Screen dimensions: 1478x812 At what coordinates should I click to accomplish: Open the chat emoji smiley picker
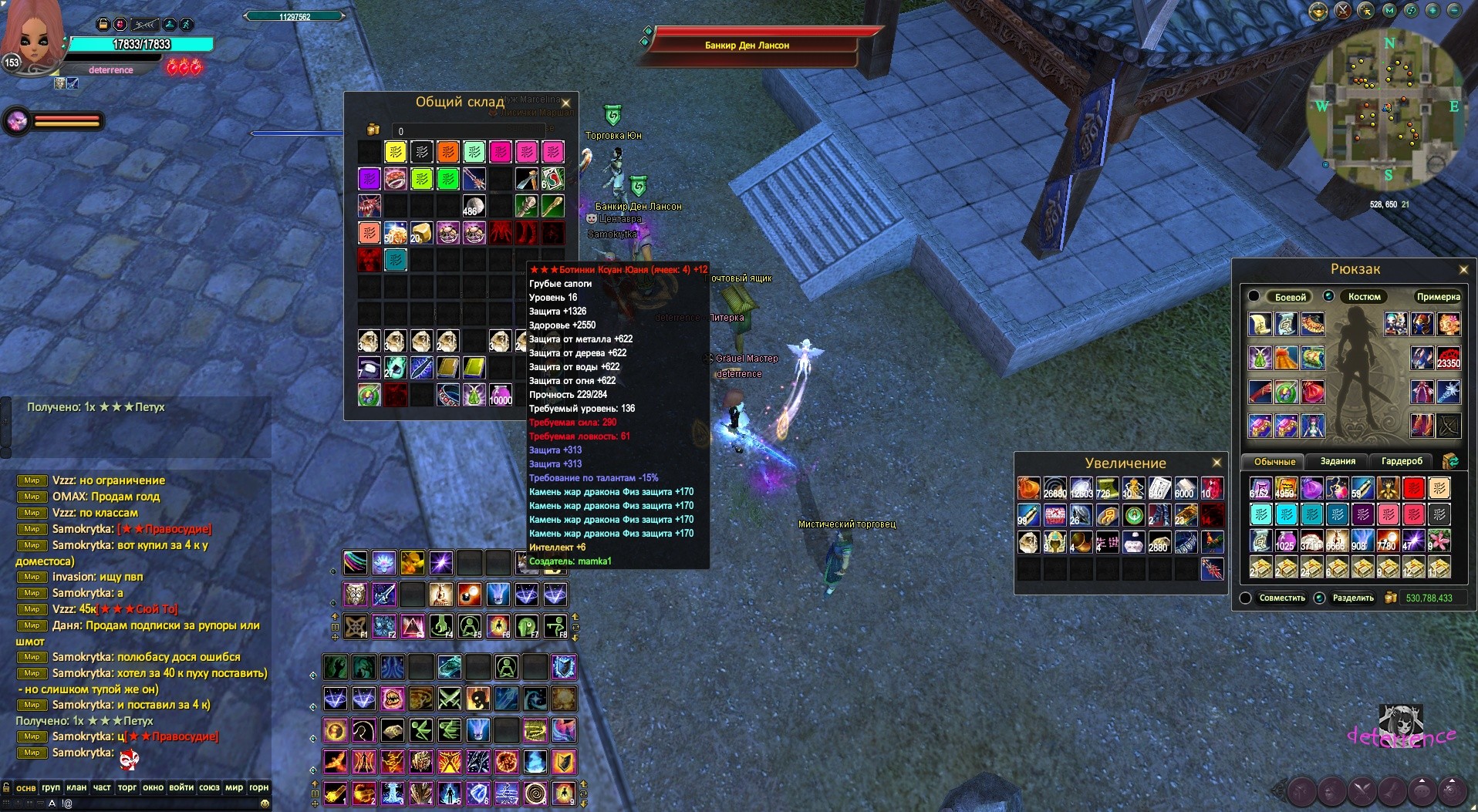[x=265, y=804]
